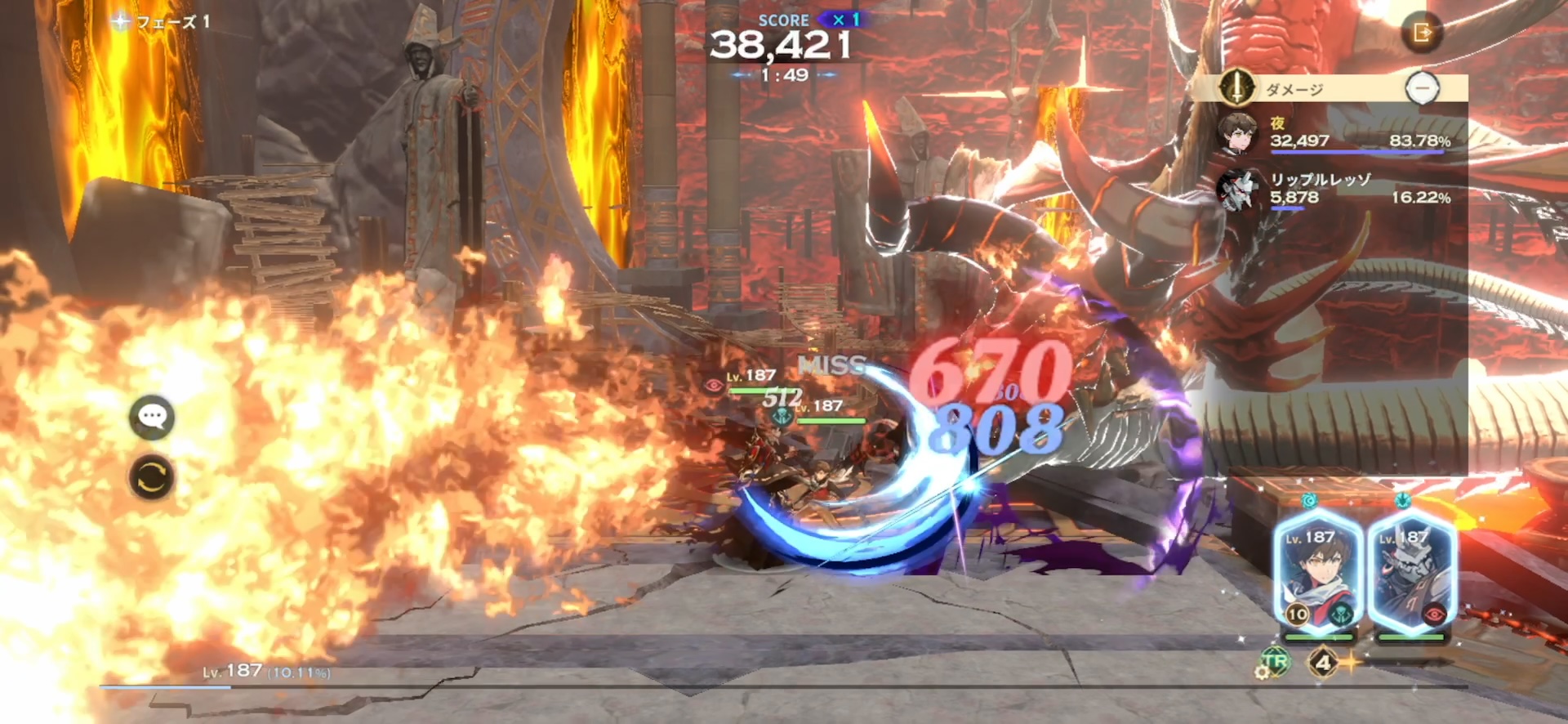Collapse the damage meter with the minus button
The image size is (1568, 724).
tap(1424, 87)
